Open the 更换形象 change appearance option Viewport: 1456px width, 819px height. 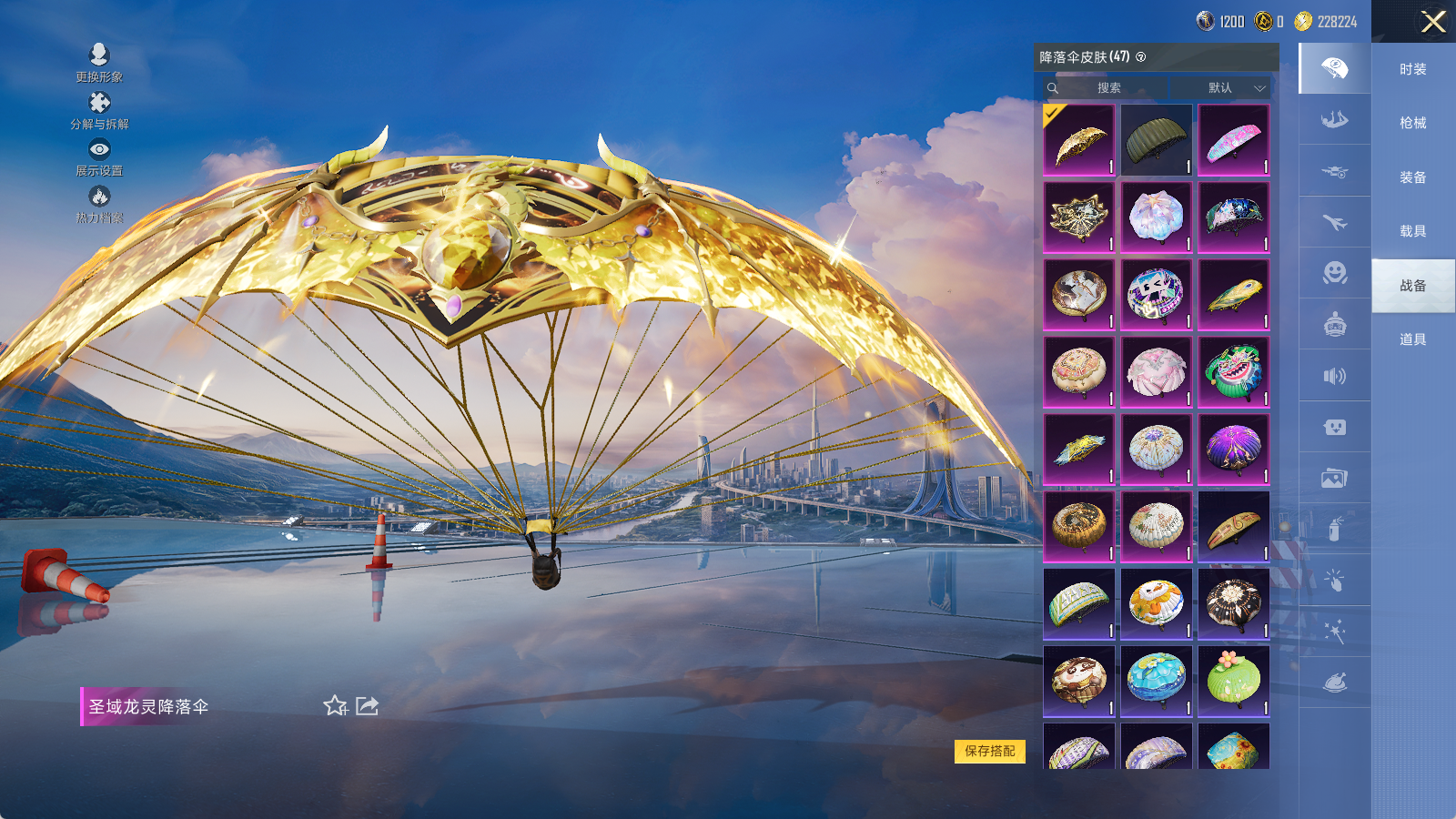(x=99, y=64)
